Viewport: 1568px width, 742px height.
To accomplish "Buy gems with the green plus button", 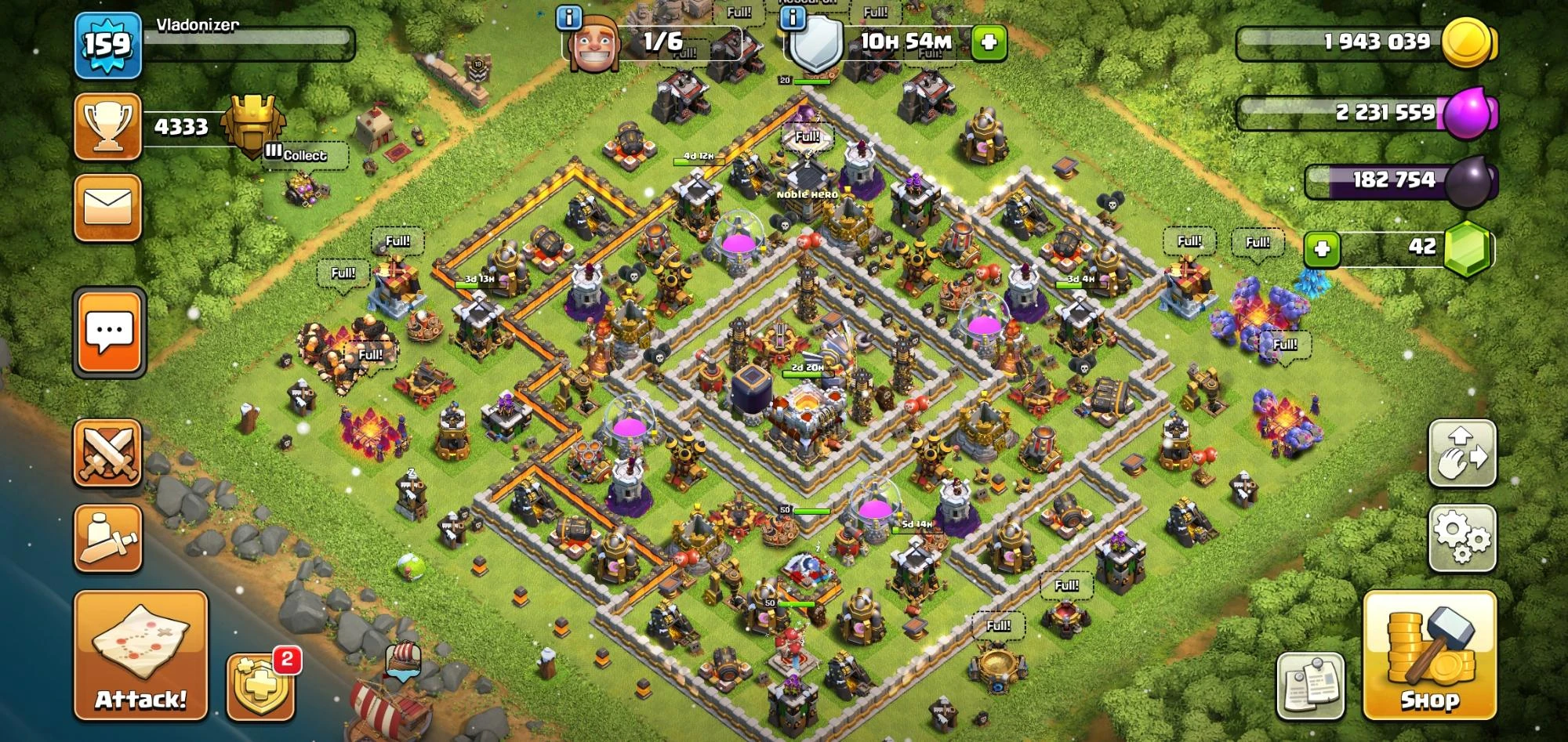I will 1324,248.
